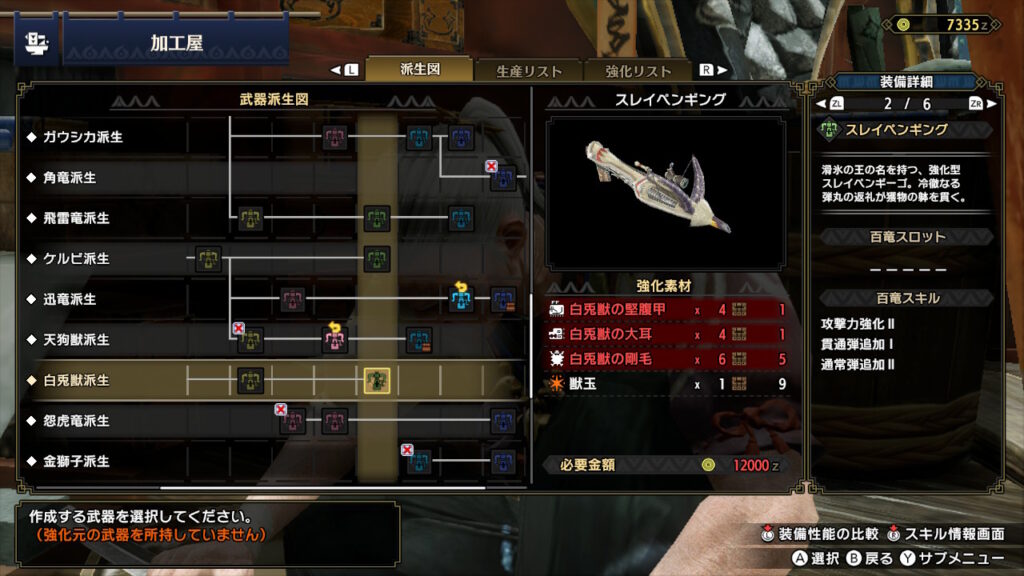
Task: Switch to the 派生図 tab
Action: (420, 70)
